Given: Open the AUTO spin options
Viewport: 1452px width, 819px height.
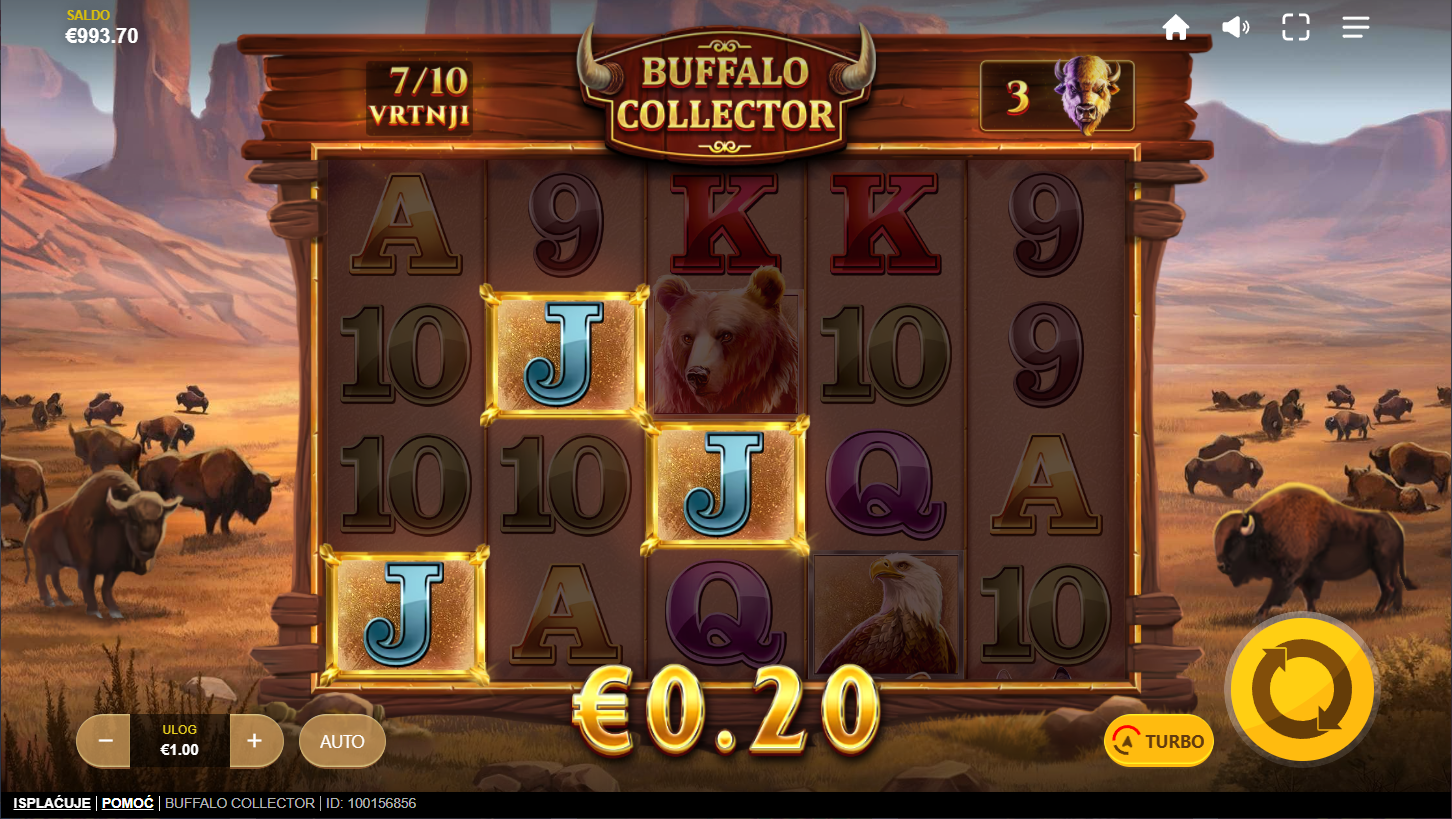Looking at the screenshot, I should pyautogui.click(x=342, y=741).
